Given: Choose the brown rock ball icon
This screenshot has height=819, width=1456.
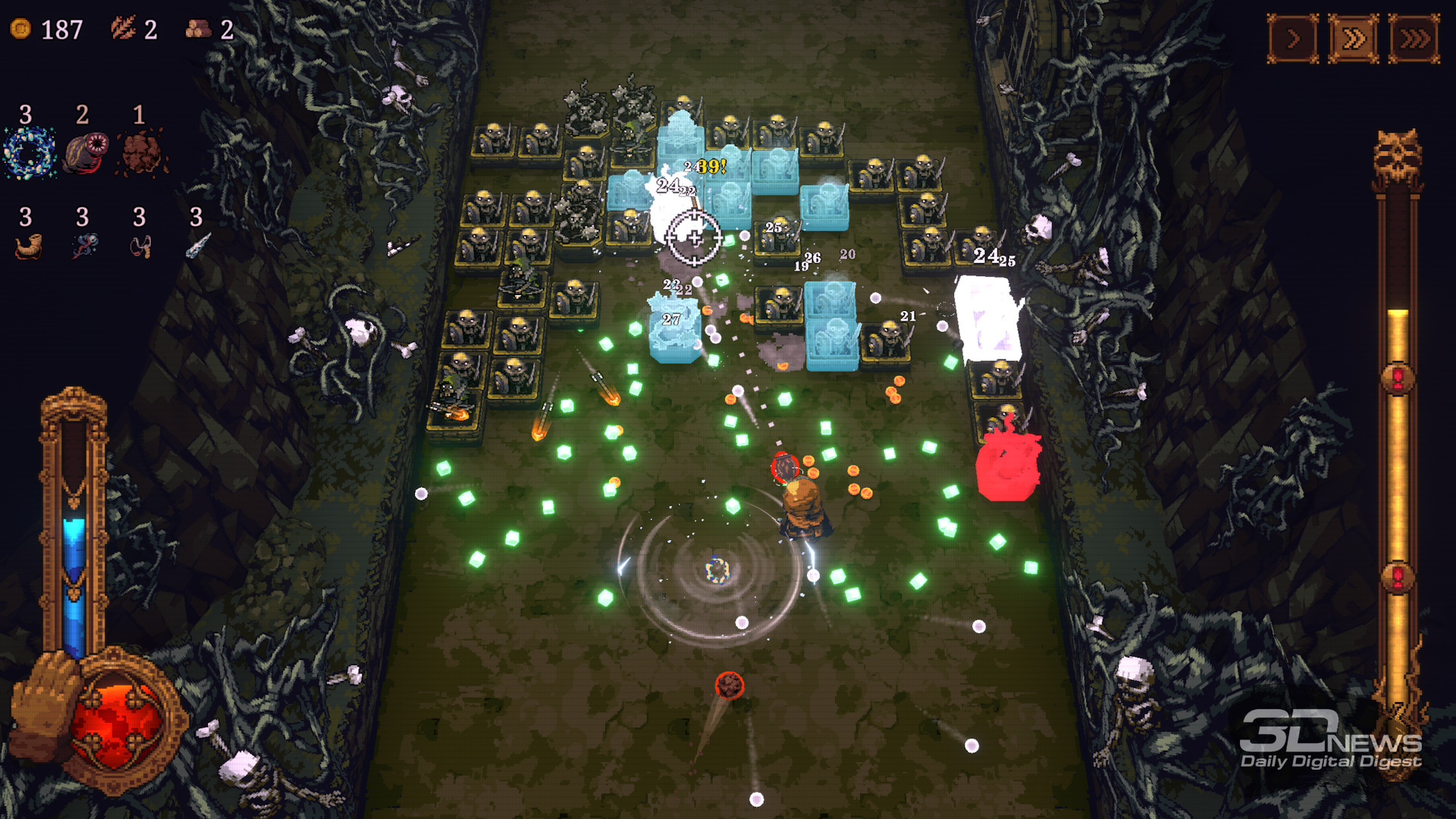Looking at the screenshot, I should pos(141,152).
